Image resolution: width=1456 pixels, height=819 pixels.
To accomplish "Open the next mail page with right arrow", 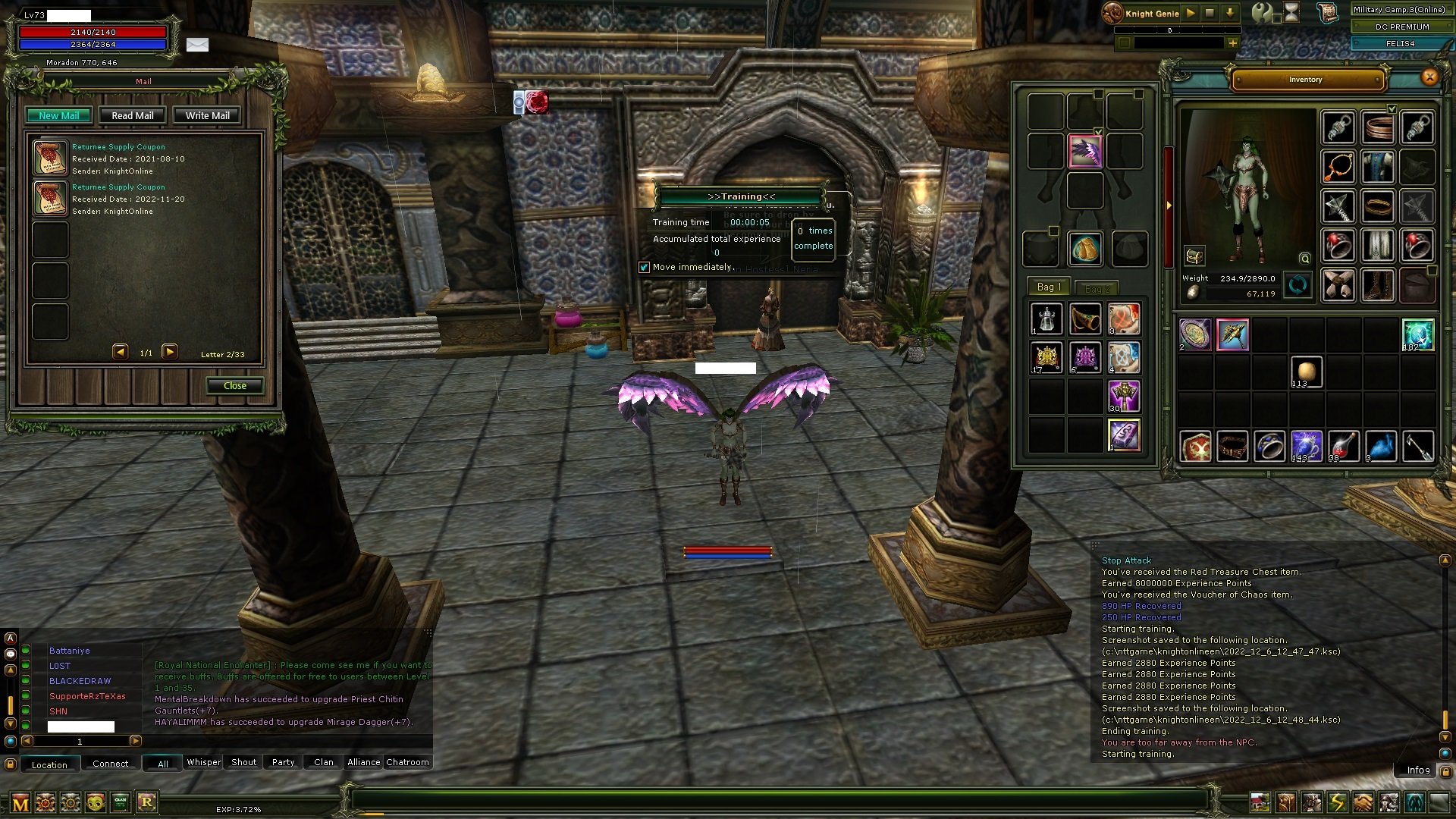I will (x=171, y=351).
